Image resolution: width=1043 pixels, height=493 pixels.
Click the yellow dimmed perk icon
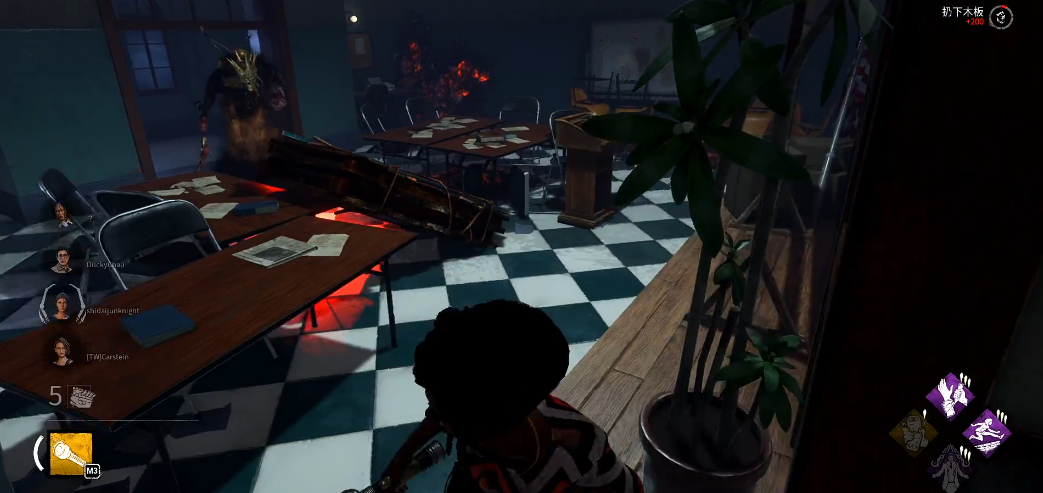click(914, 432)
